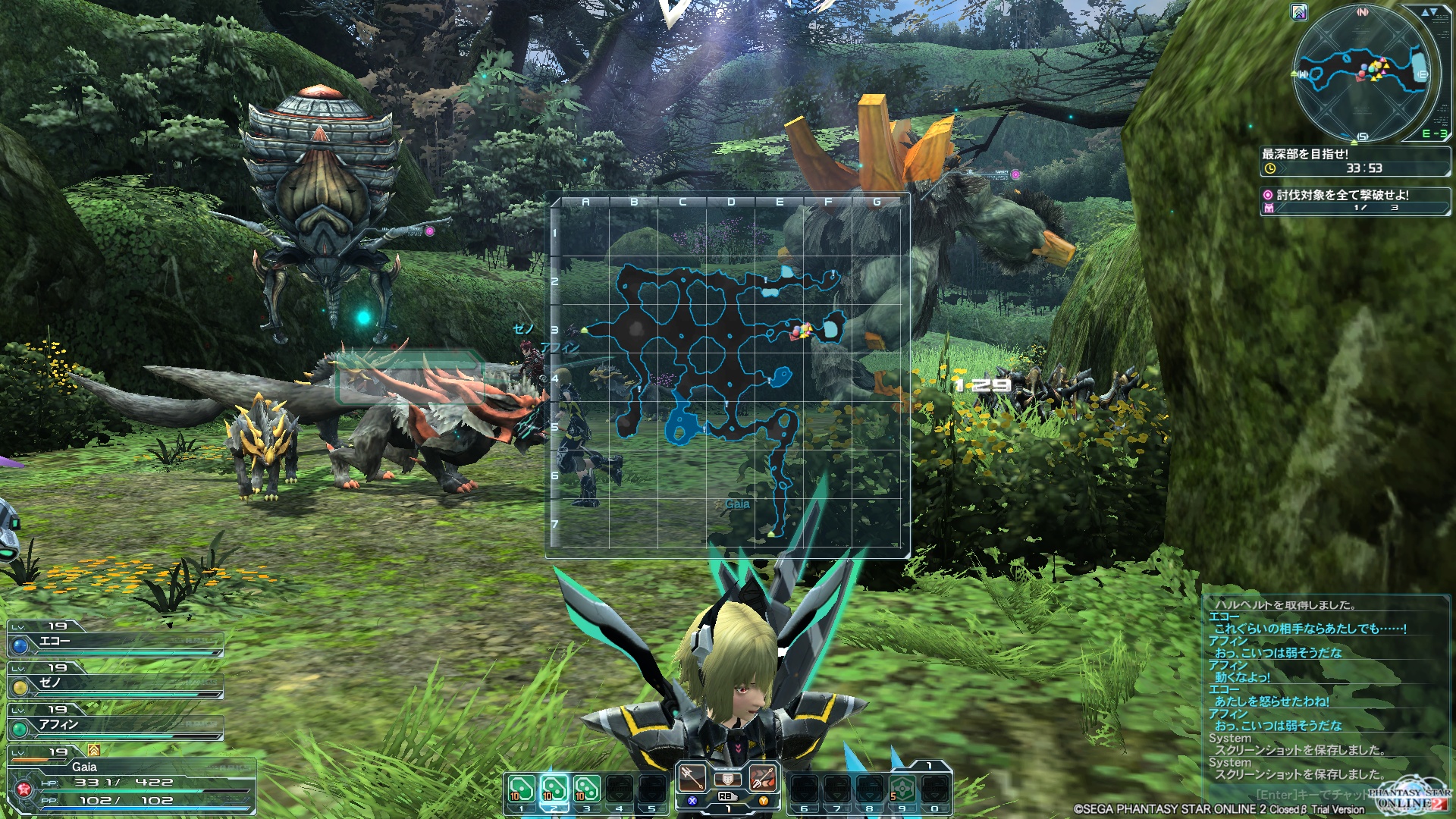This screenshot has width=1456, height=819.
Task: Click Gaia's player status panel
Action: pos(130,783)
